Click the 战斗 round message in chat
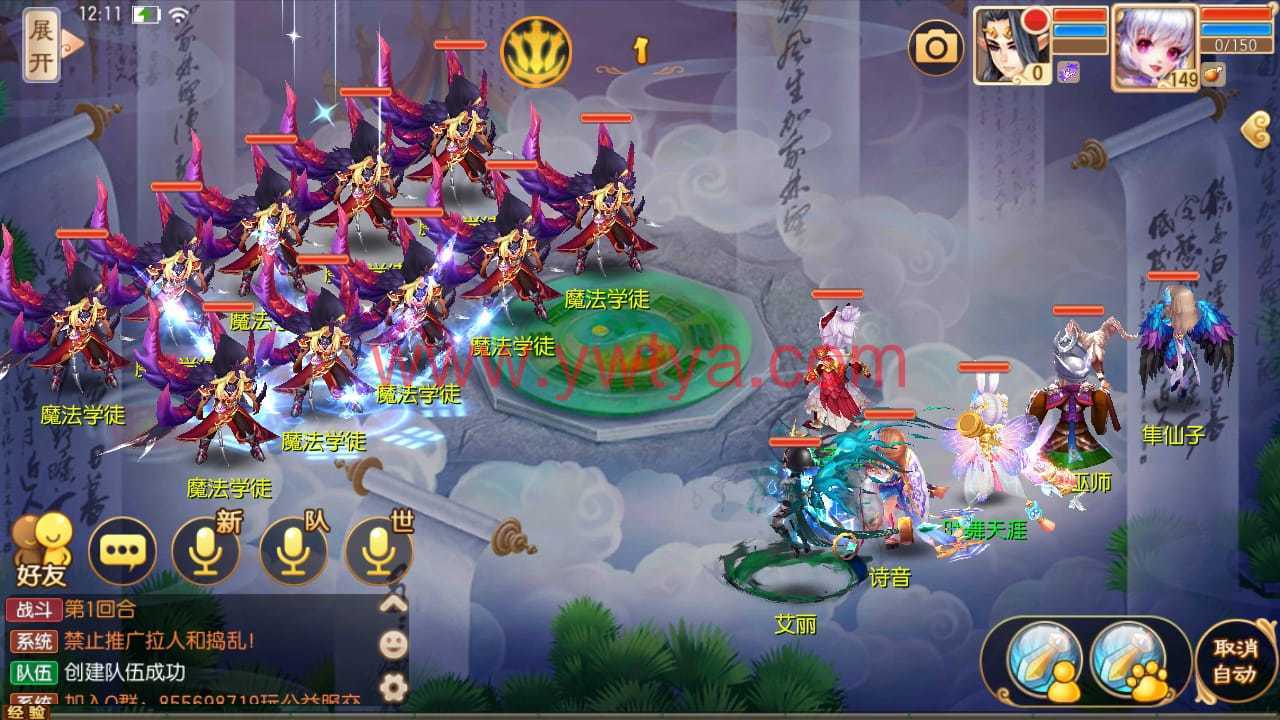This screenshot has height=720, width=1280. pos(100,610)
